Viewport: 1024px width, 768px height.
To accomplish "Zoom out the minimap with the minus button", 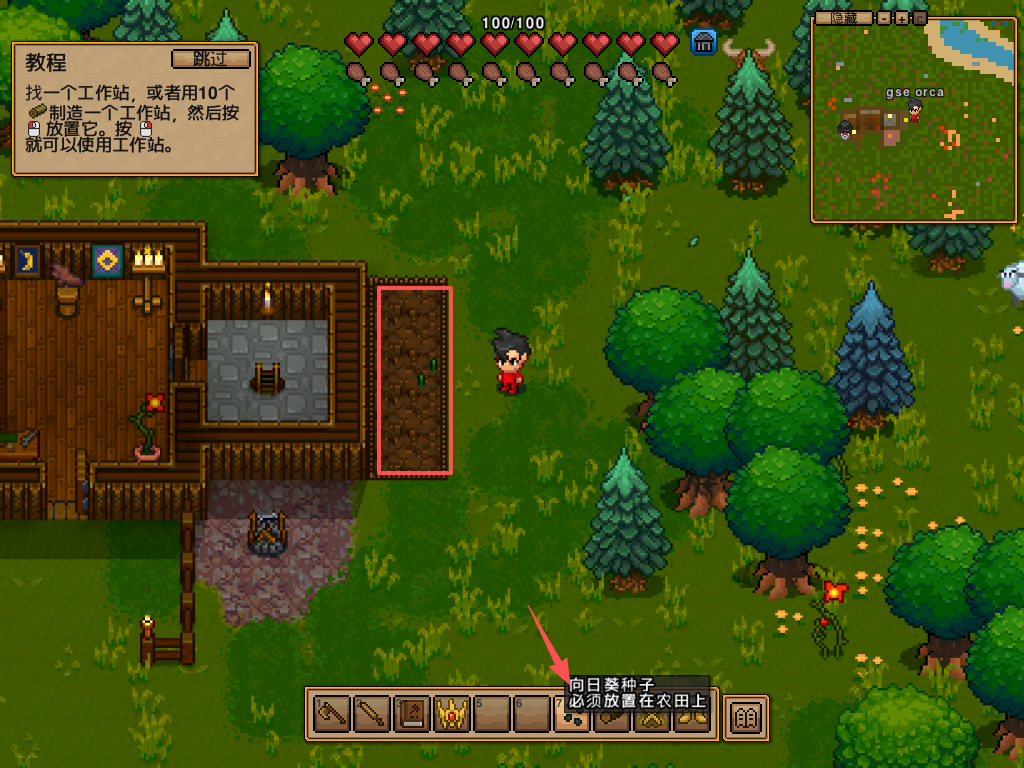I will point(884,18).
